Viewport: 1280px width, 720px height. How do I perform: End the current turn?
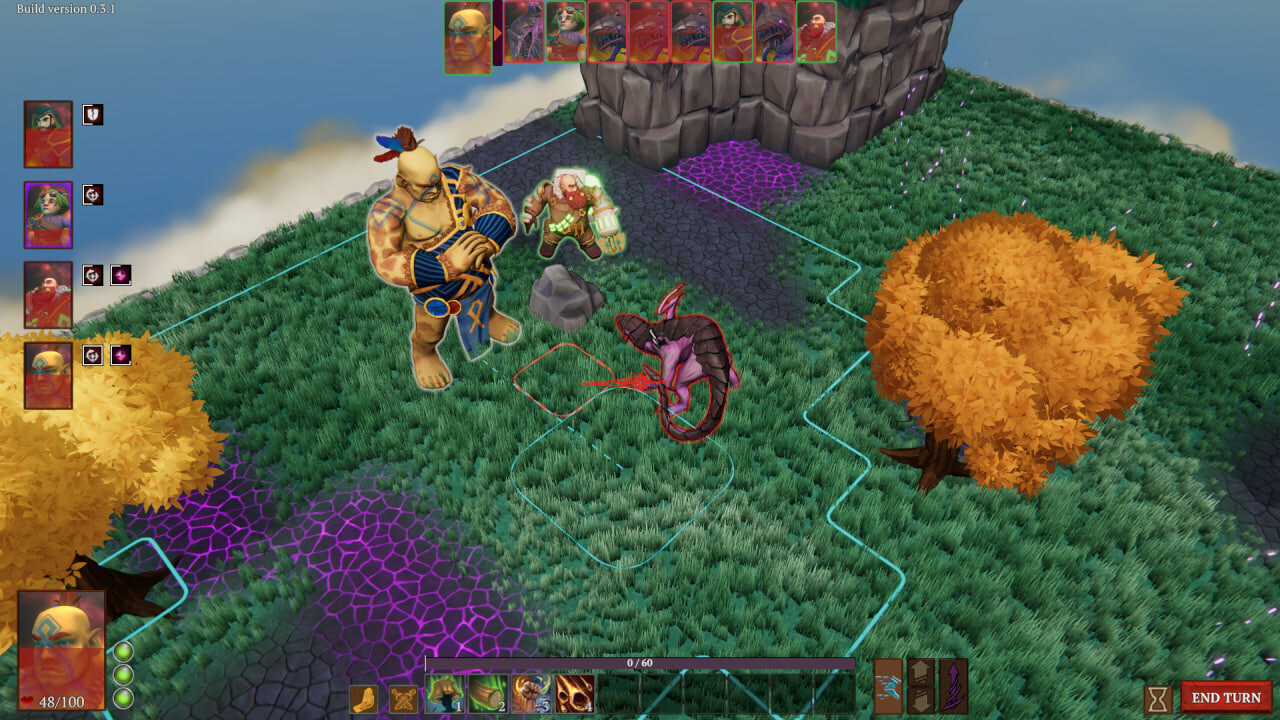tap(1226, 697)
